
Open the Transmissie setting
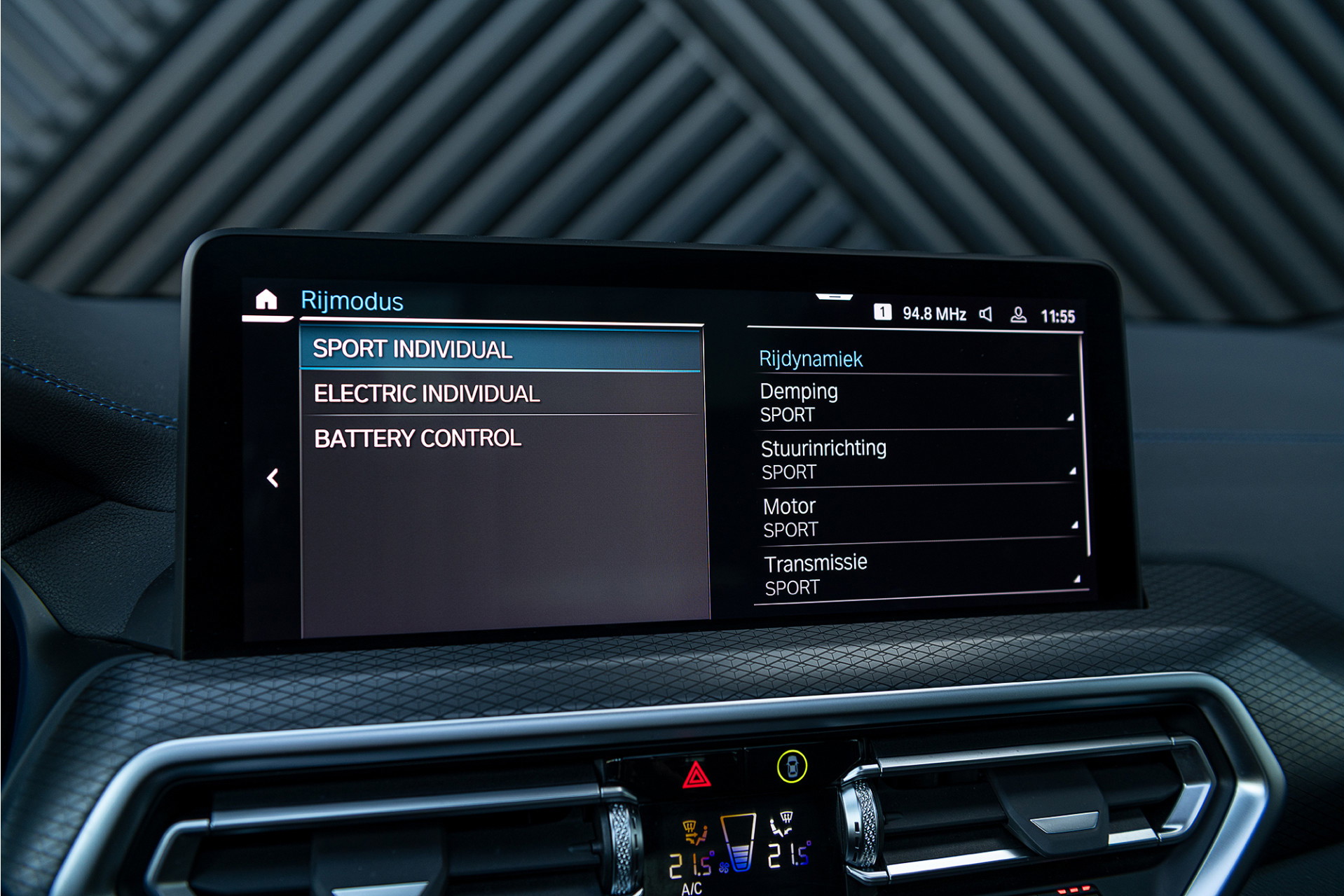(919, 574)
